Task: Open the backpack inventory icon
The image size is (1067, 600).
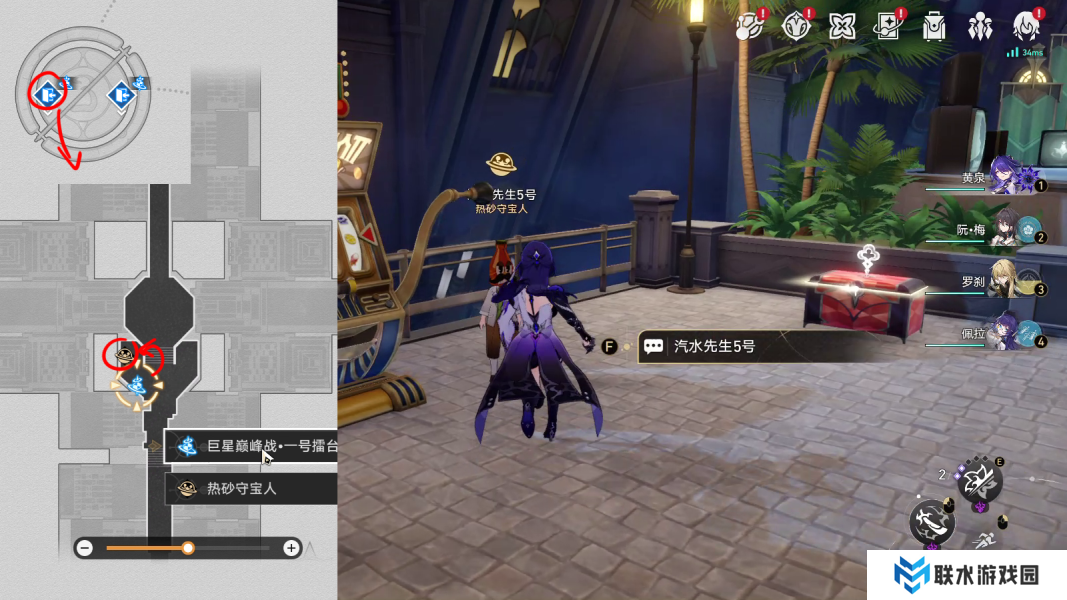Action: pos(934,26)
